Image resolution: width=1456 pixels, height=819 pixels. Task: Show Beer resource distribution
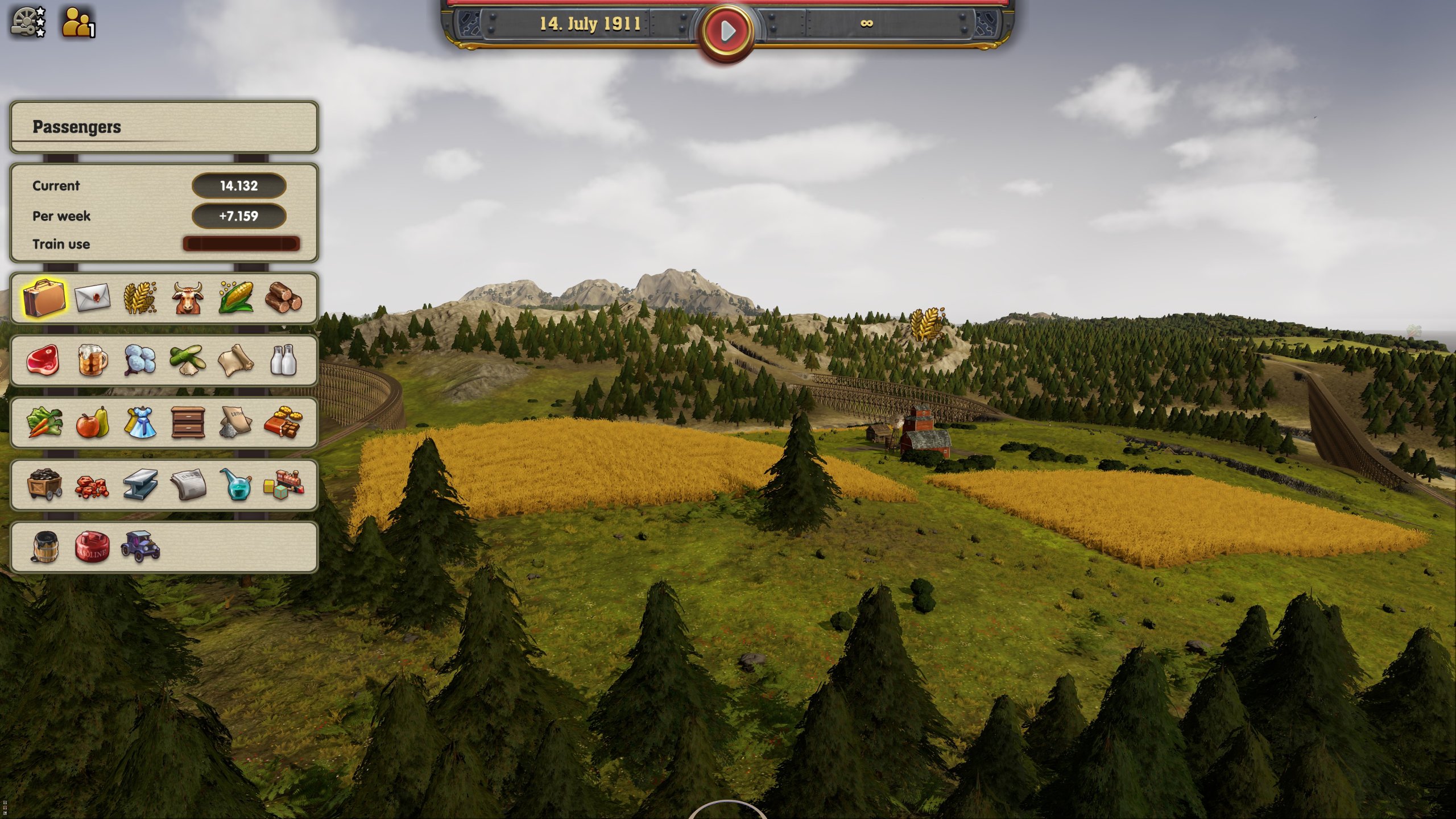click(92, 361)
